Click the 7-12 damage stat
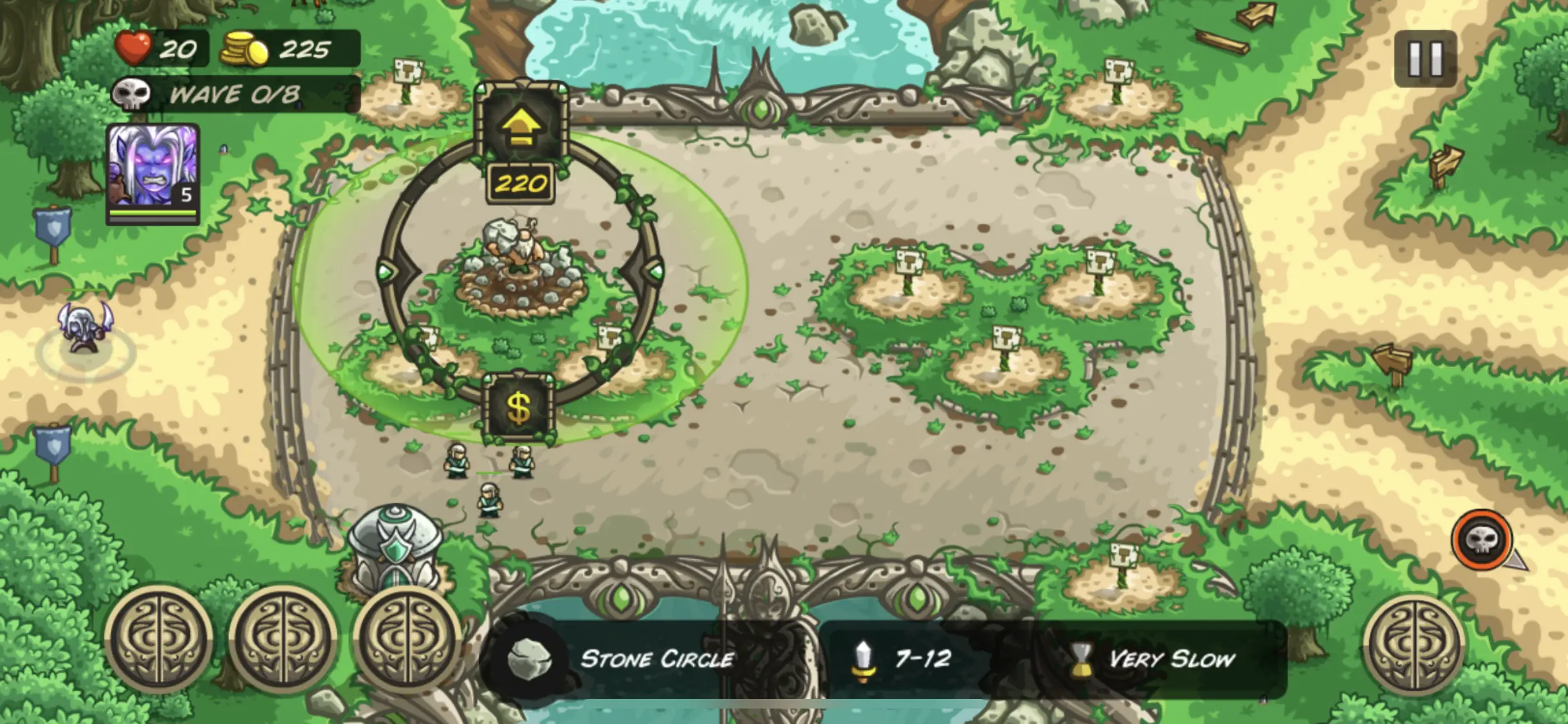 [920, 658]
